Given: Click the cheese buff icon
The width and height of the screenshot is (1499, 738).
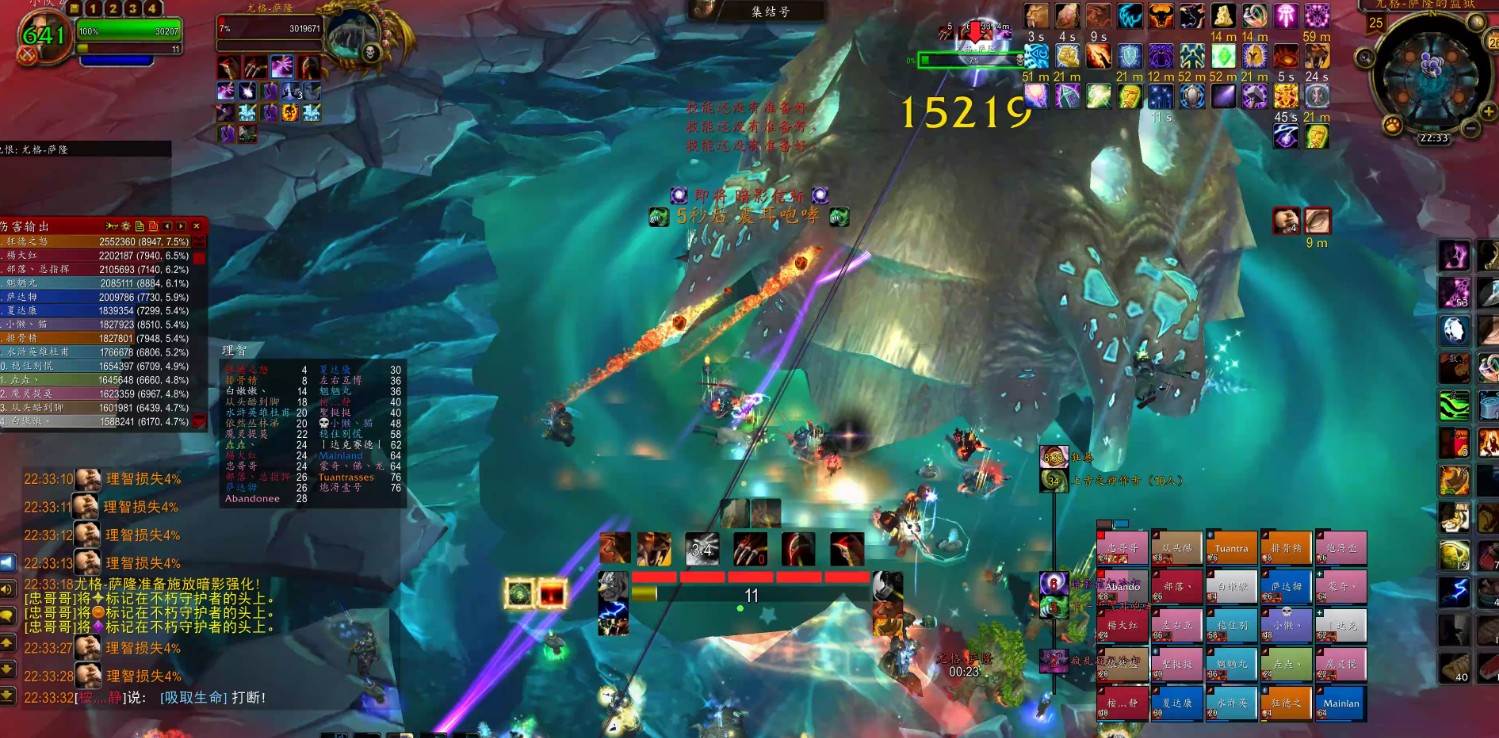Looking at the screenshot, I should (1224, 16).
